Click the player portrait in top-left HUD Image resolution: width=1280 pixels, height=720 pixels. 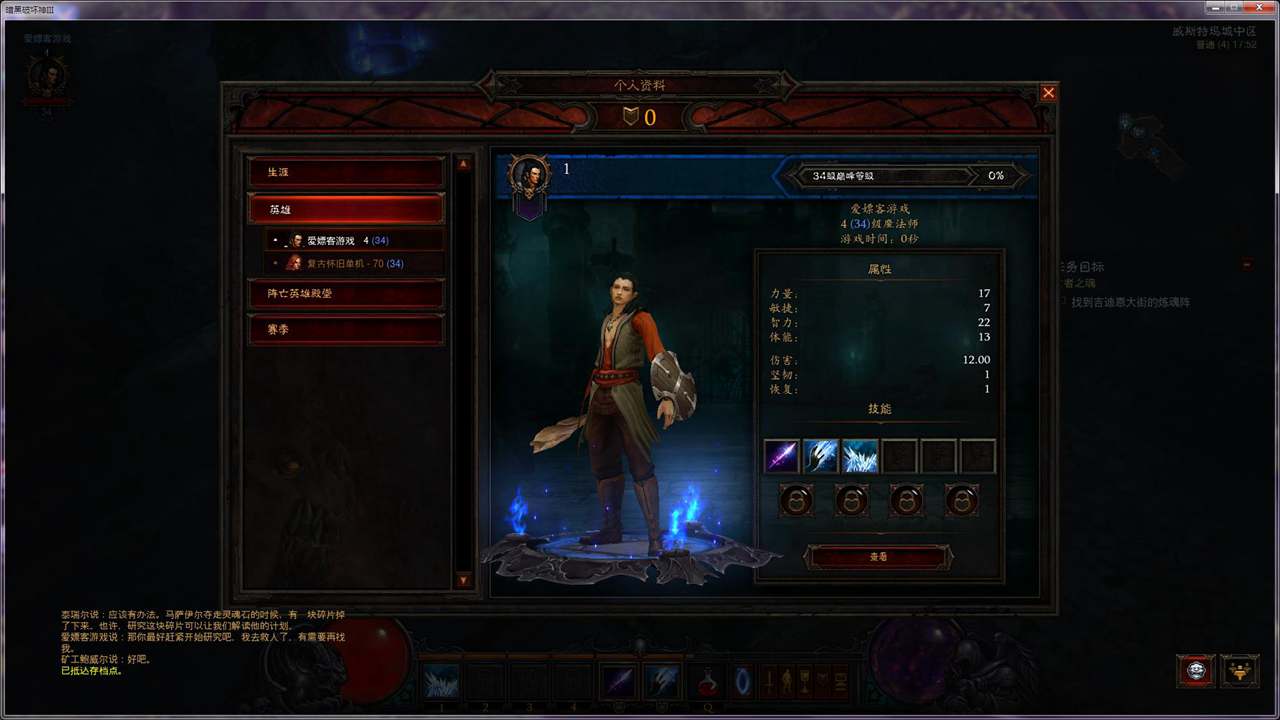(x=47, y=77)
